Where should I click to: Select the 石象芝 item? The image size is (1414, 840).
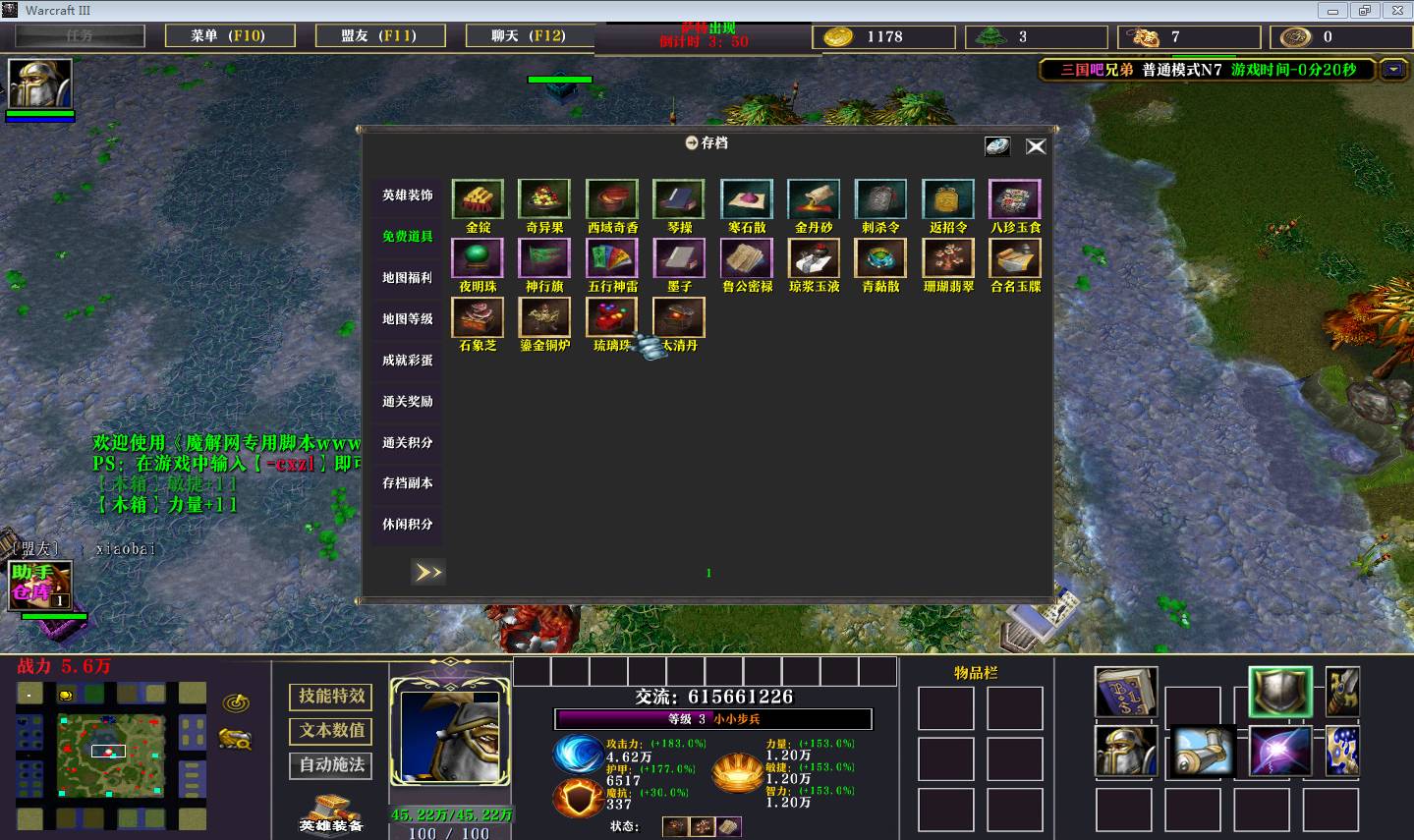click(x=478, y=317)
